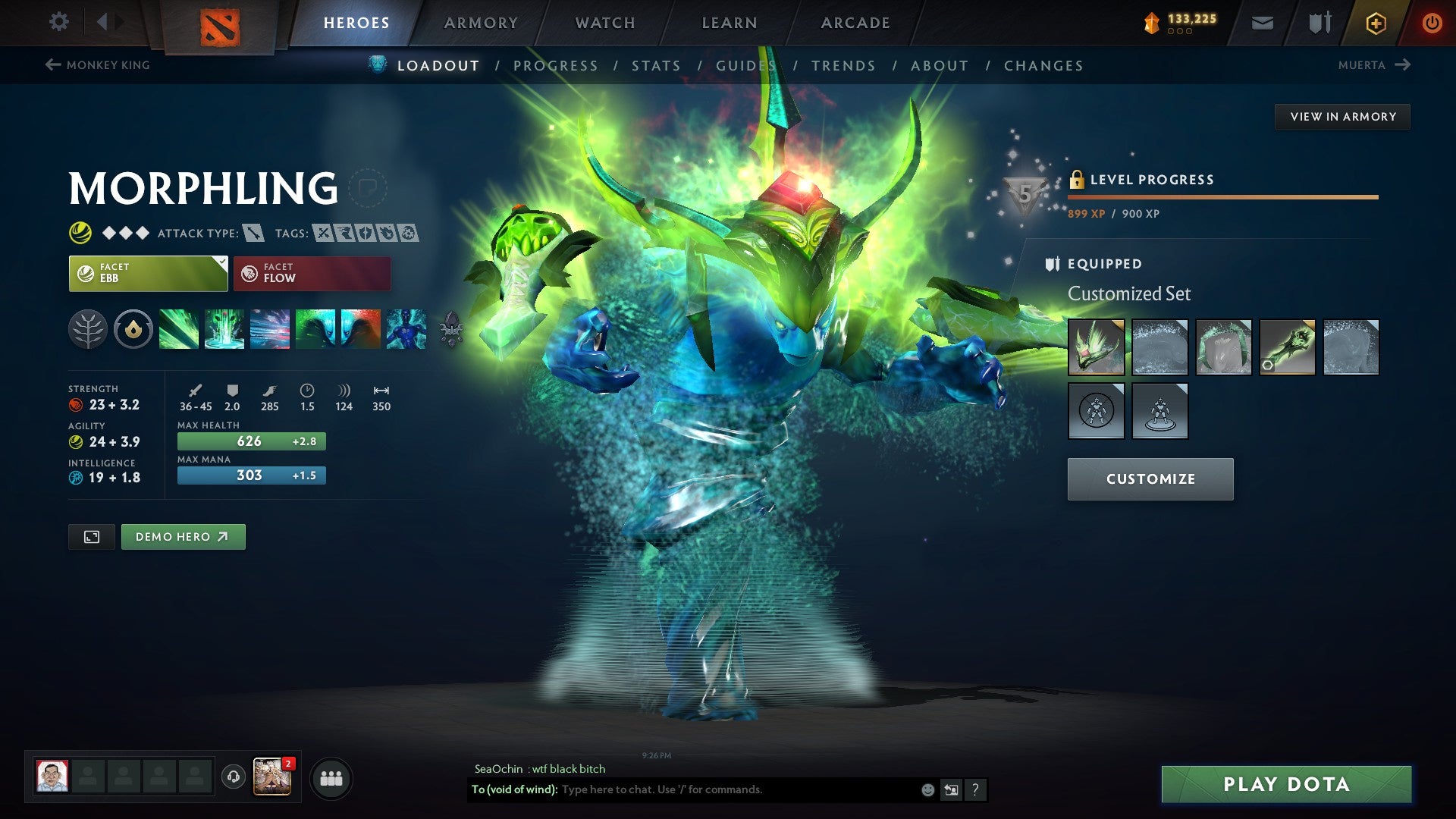Go back to MONKEY KING hero
This screenshot has width=1456, height=819.
click(99, 65)
